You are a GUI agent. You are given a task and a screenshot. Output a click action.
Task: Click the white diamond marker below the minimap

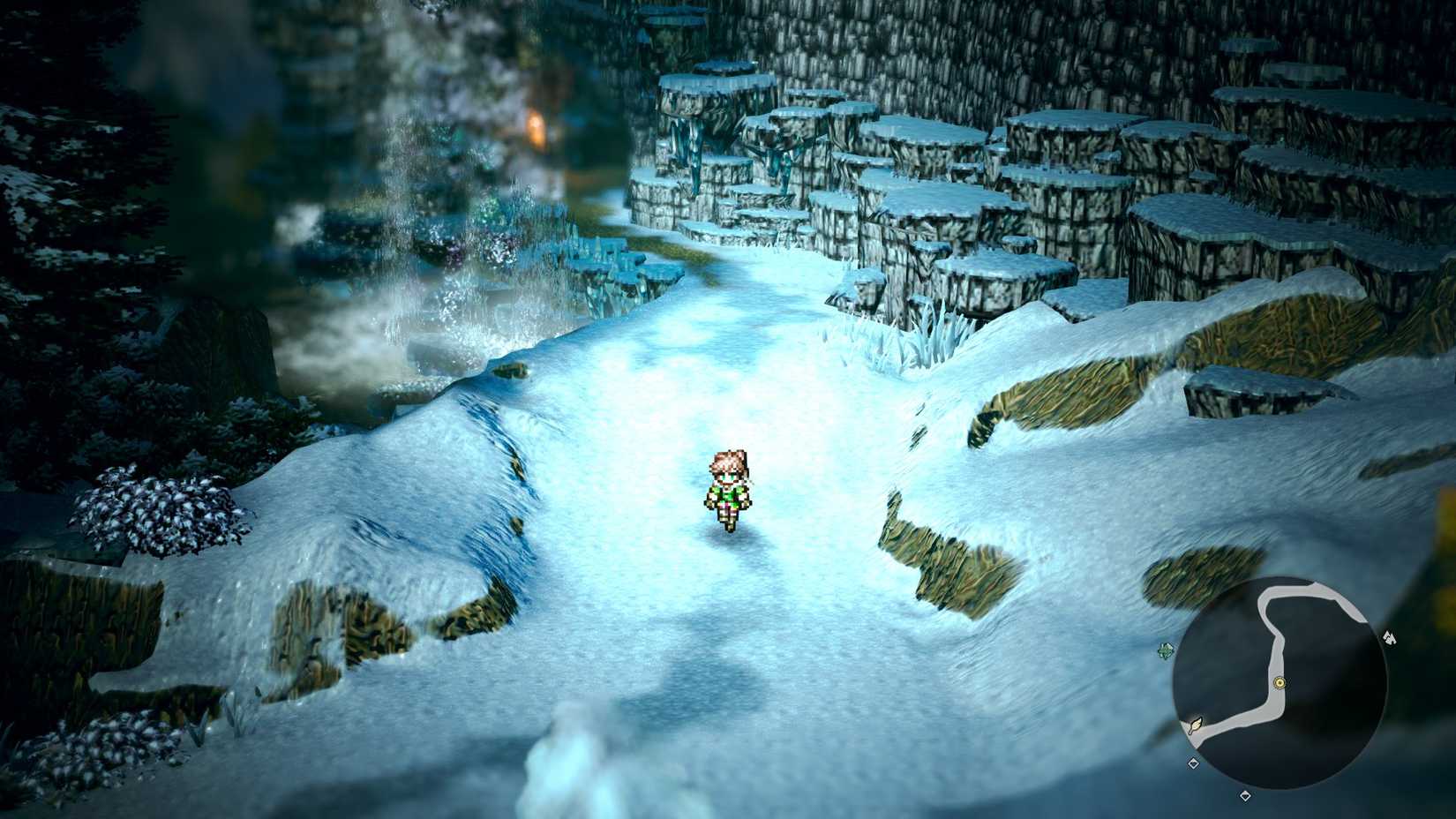(1194, 763)
